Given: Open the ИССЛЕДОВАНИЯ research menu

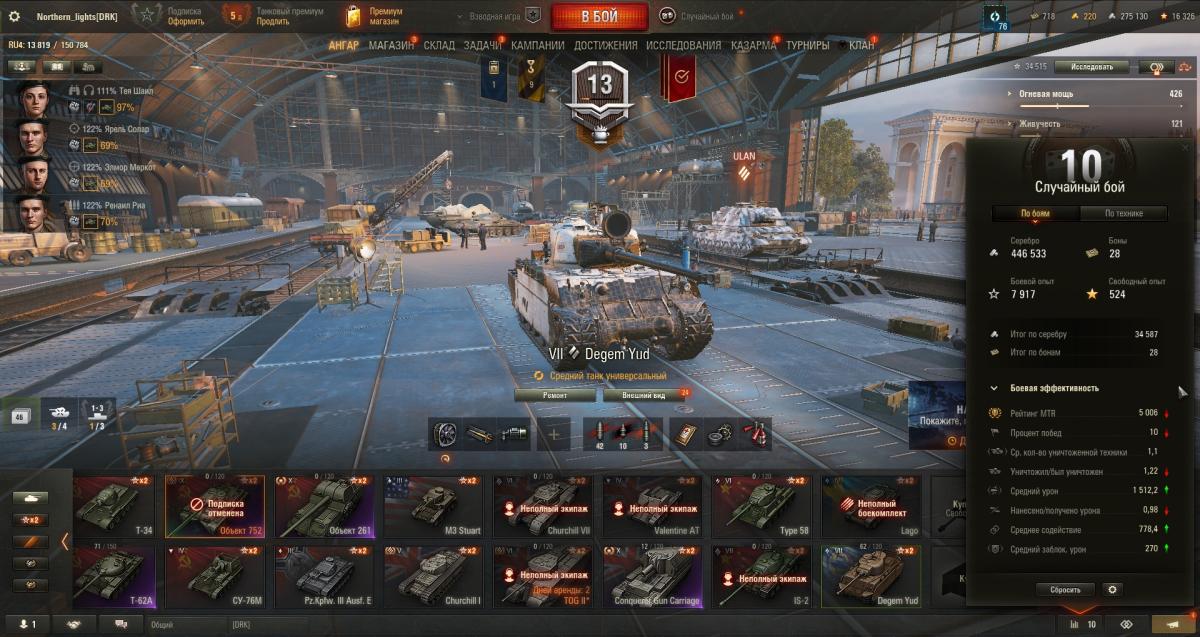Looking at the screenshot, I should click(683, 45).
